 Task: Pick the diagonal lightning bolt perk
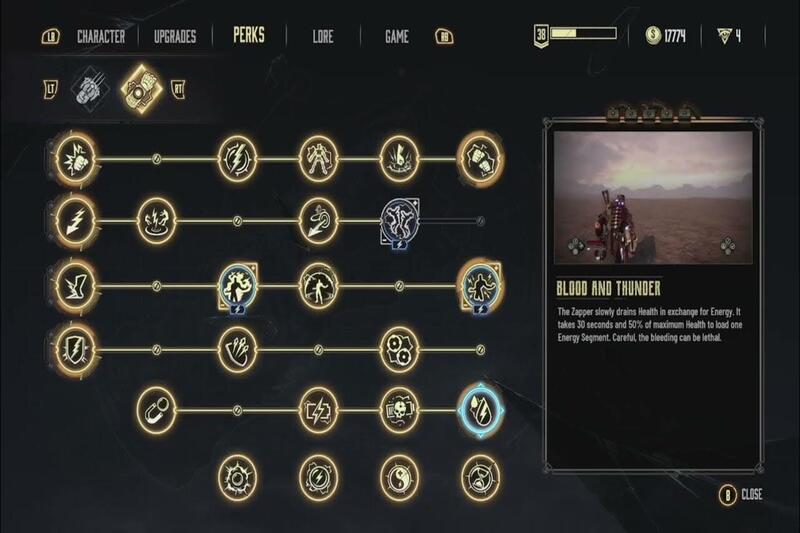click(x=75, y=220)
